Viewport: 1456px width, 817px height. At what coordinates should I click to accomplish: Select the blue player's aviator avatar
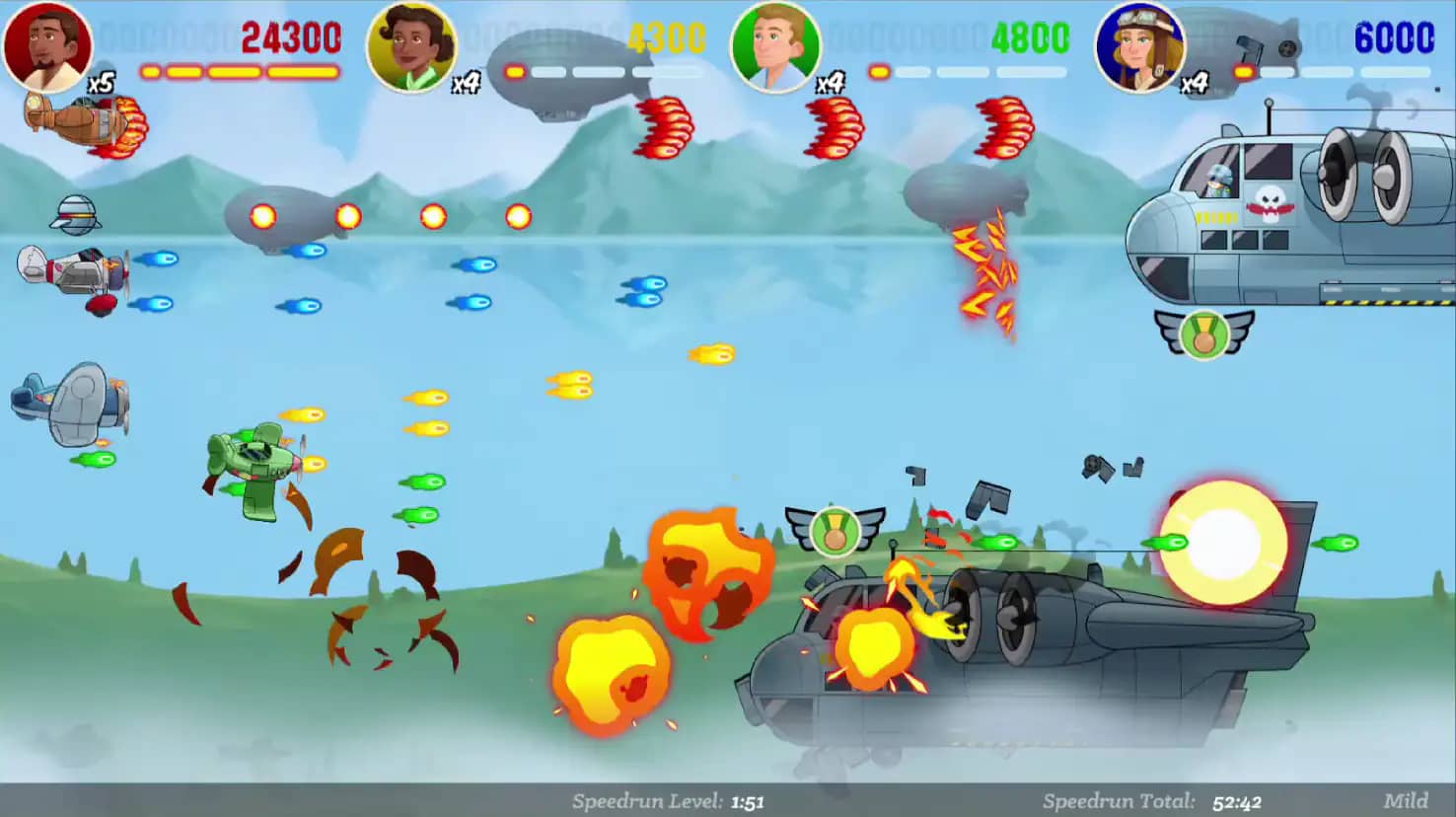pyautogui.click(x=1139, y=44)
